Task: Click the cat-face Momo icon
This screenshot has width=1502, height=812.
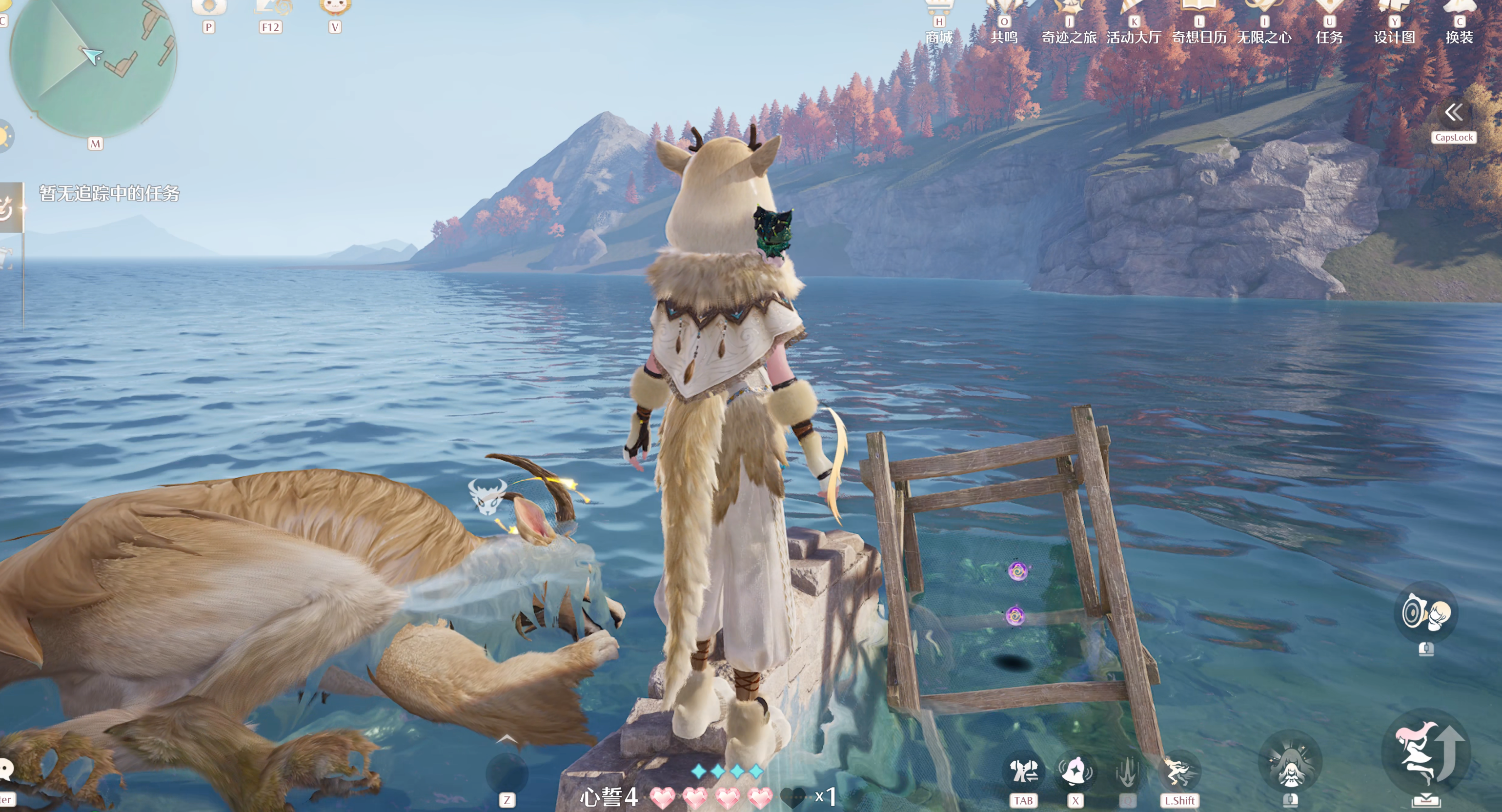Action: click(335, 7)
